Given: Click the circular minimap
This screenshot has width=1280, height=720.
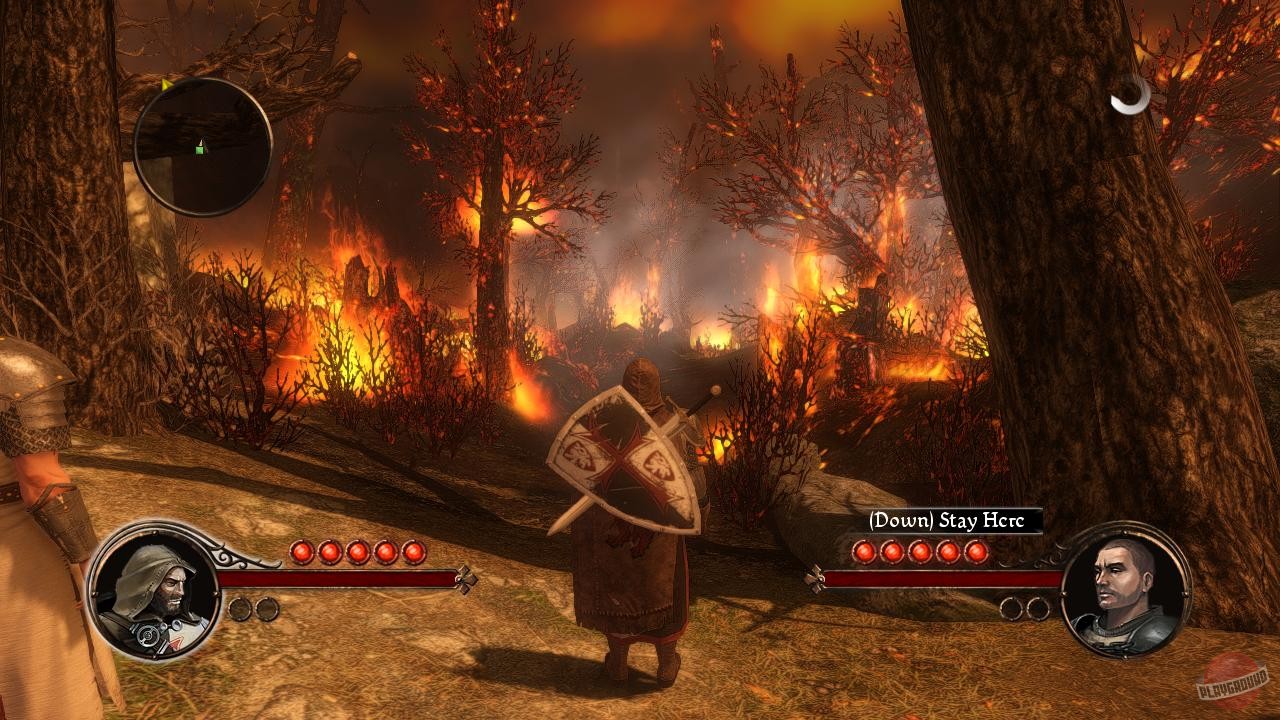Looking at the screenshot, I should pos(203,146).
